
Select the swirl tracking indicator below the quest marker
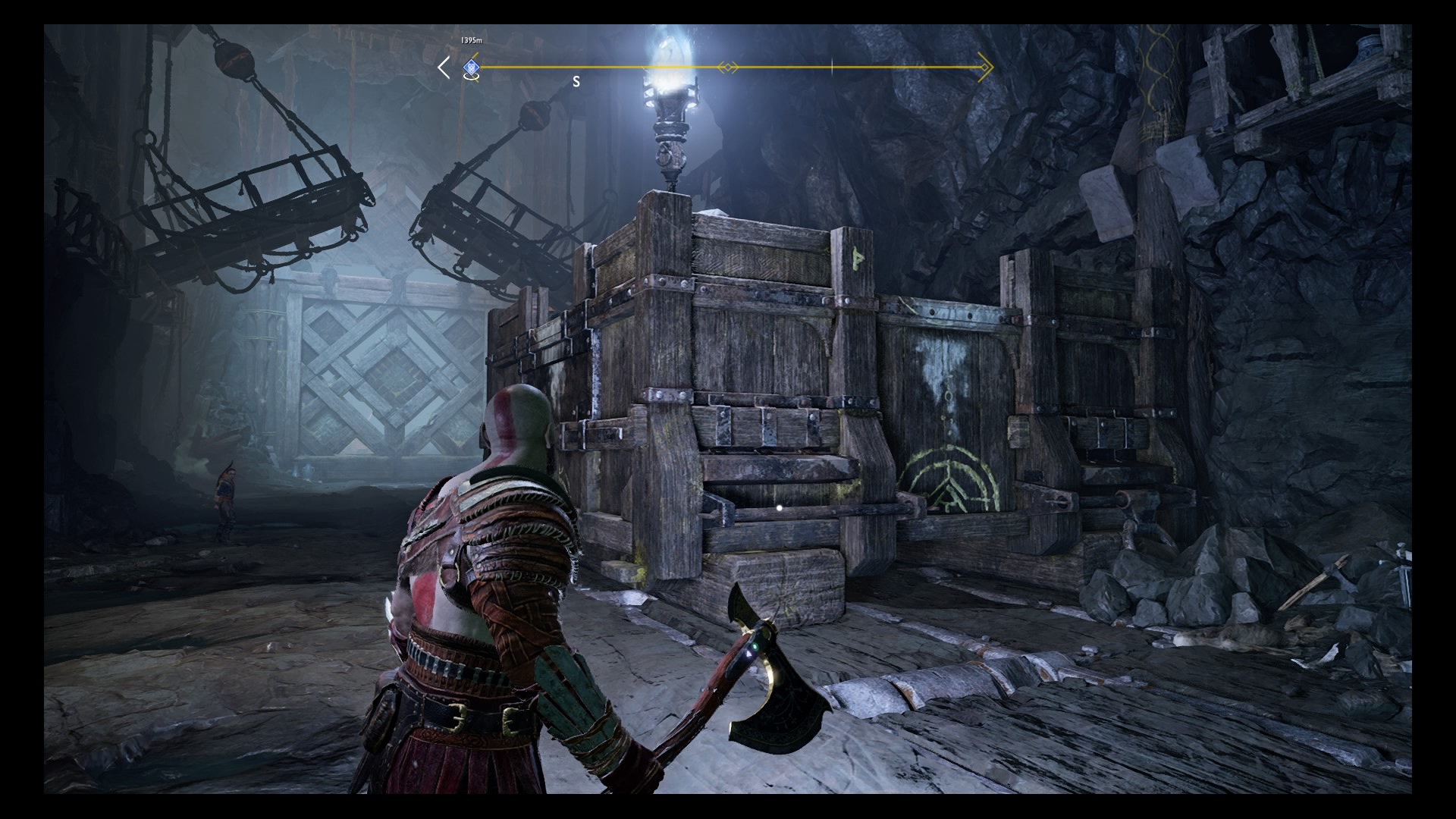pyautogui.click(x=472, y=77)
